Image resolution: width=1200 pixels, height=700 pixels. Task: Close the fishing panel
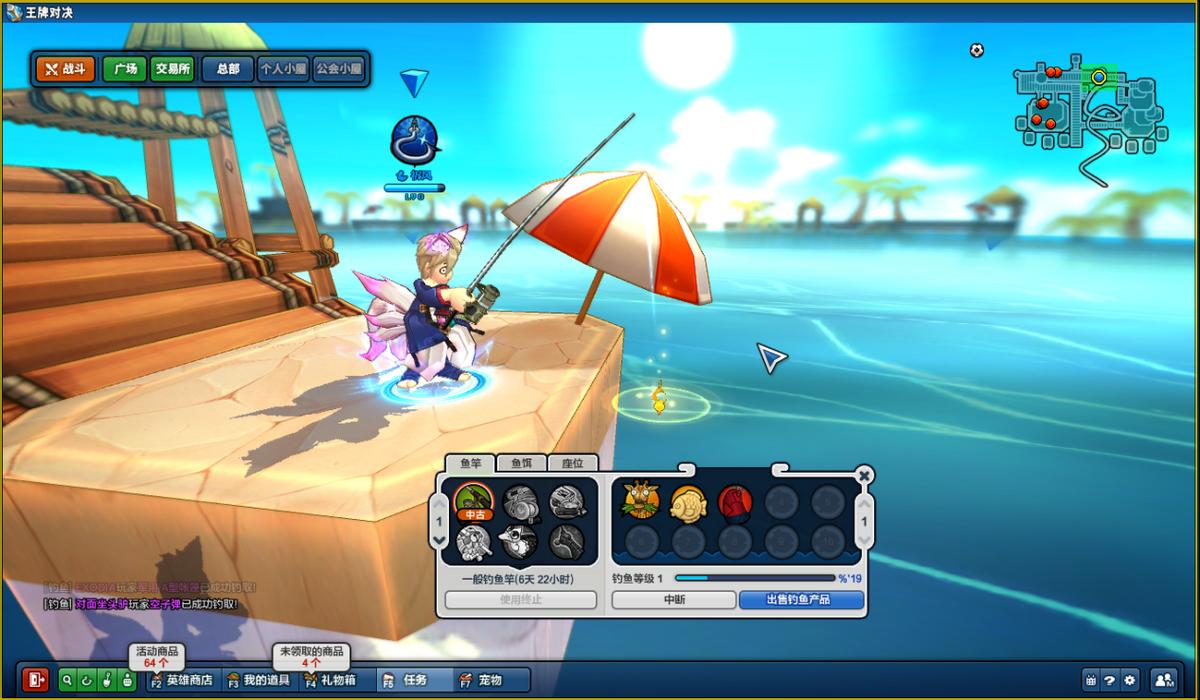coord(864,475)
